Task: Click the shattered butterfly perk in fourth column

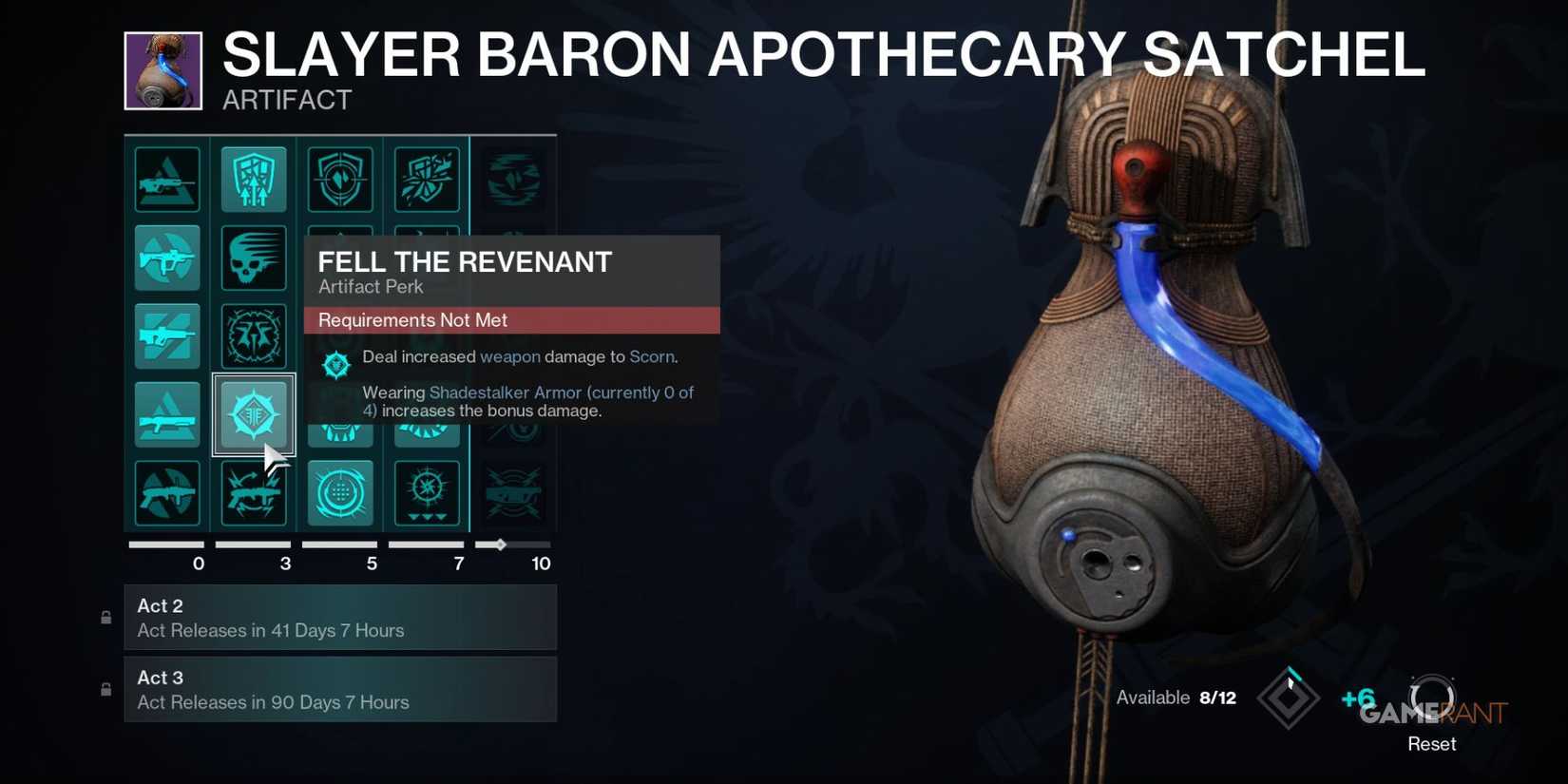Action: tap(426, 179)
